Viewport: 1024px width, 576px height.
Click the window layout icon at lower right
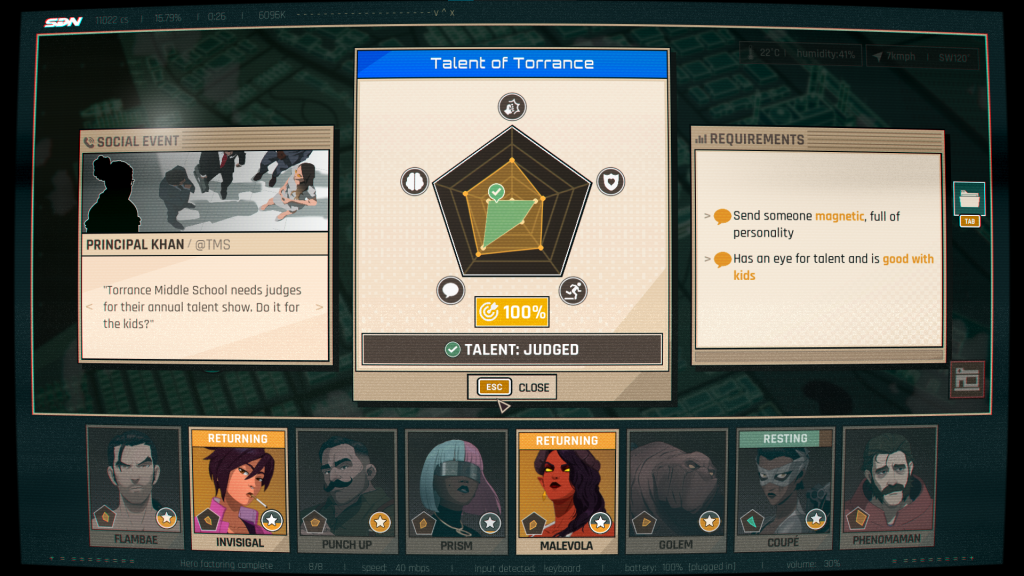coord(967,379)
